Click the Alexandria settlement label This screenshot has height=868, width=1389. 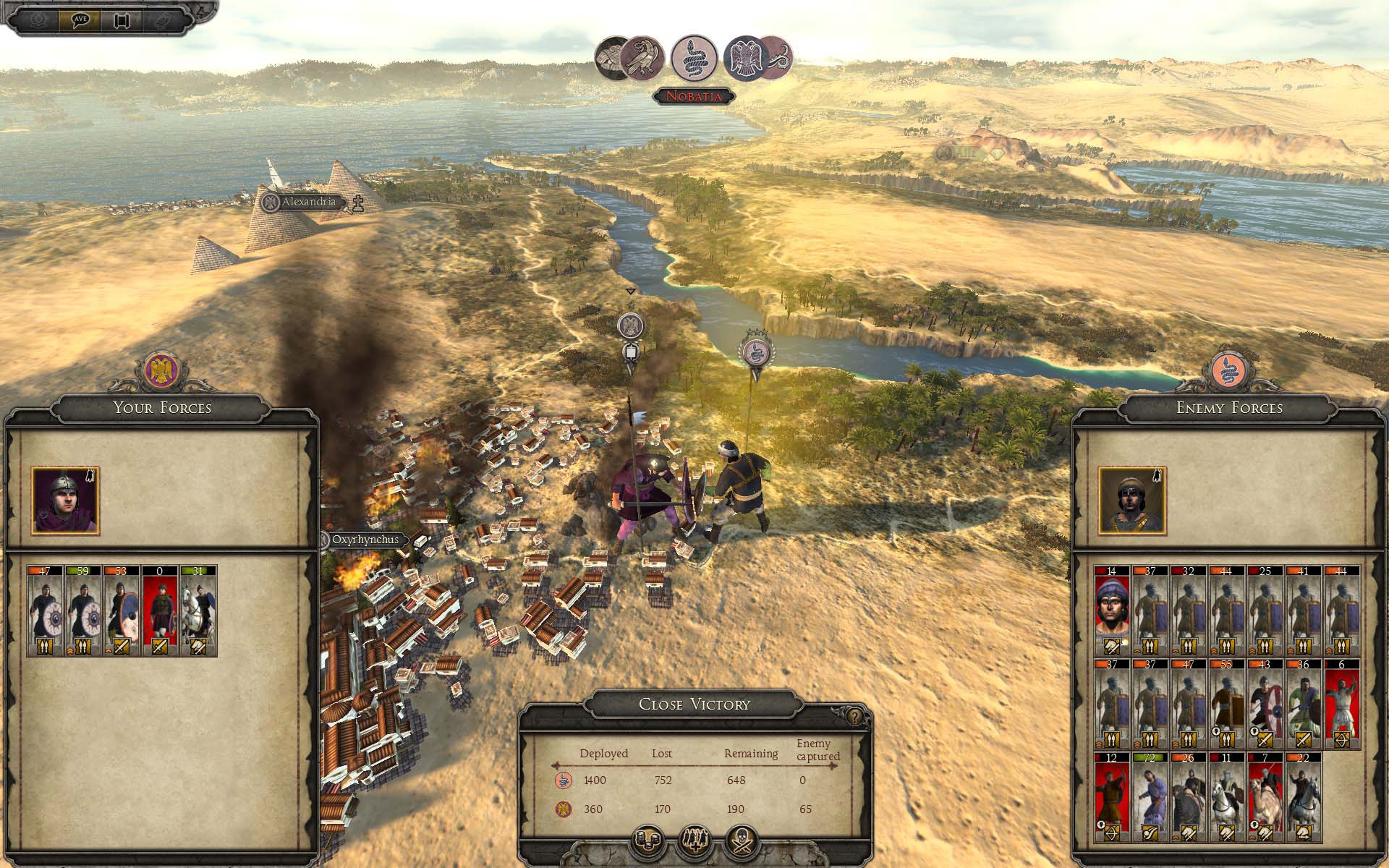tap(309, 202)
